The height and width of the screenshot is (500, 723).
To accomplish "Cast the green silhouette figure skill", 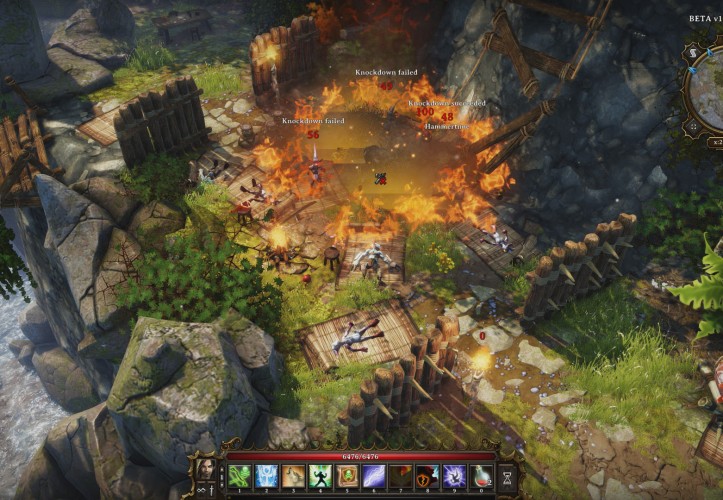I will point(320,476).
